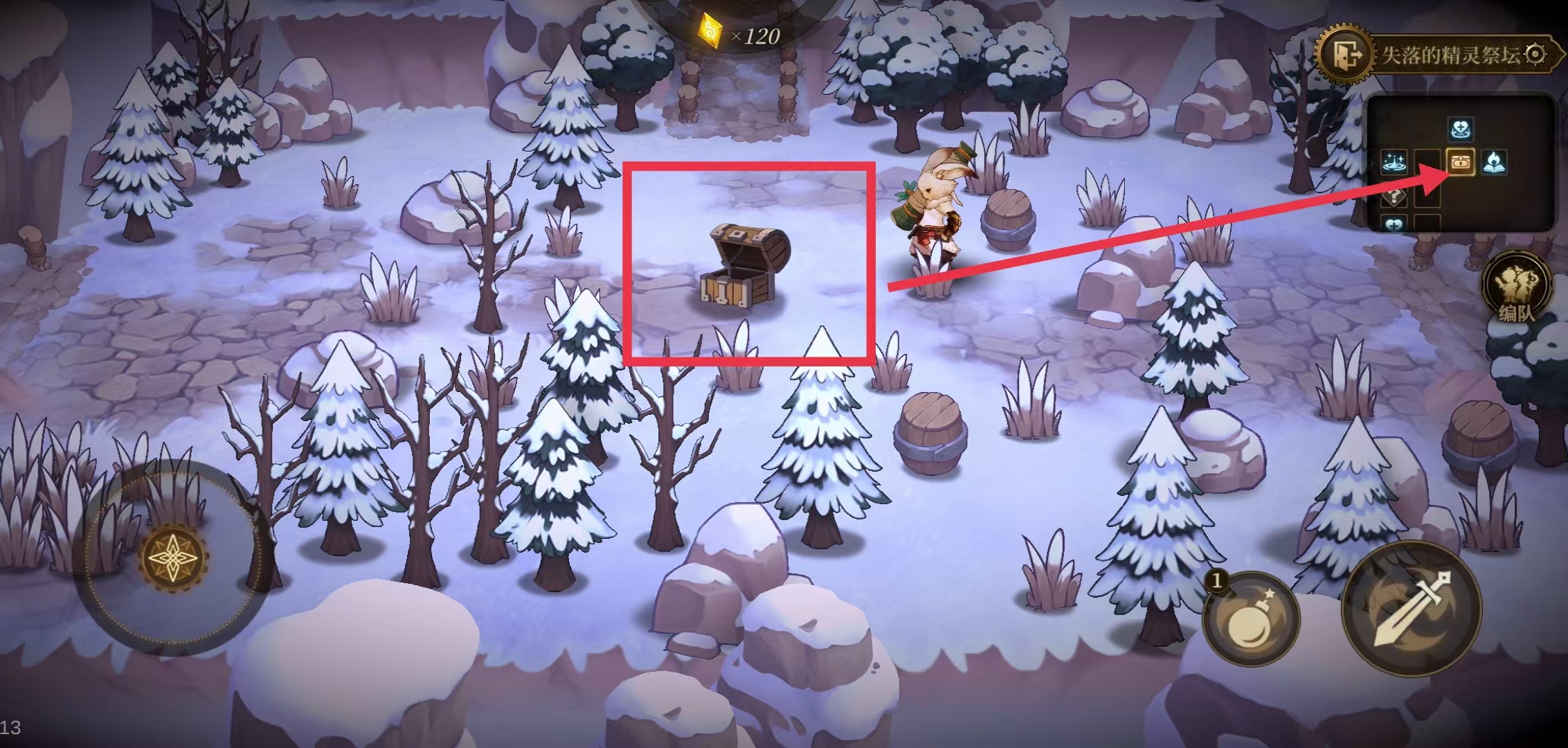Use the bomb skill button
The height and width of the screenshot is (748, 1568).
tap(1250, 618)
